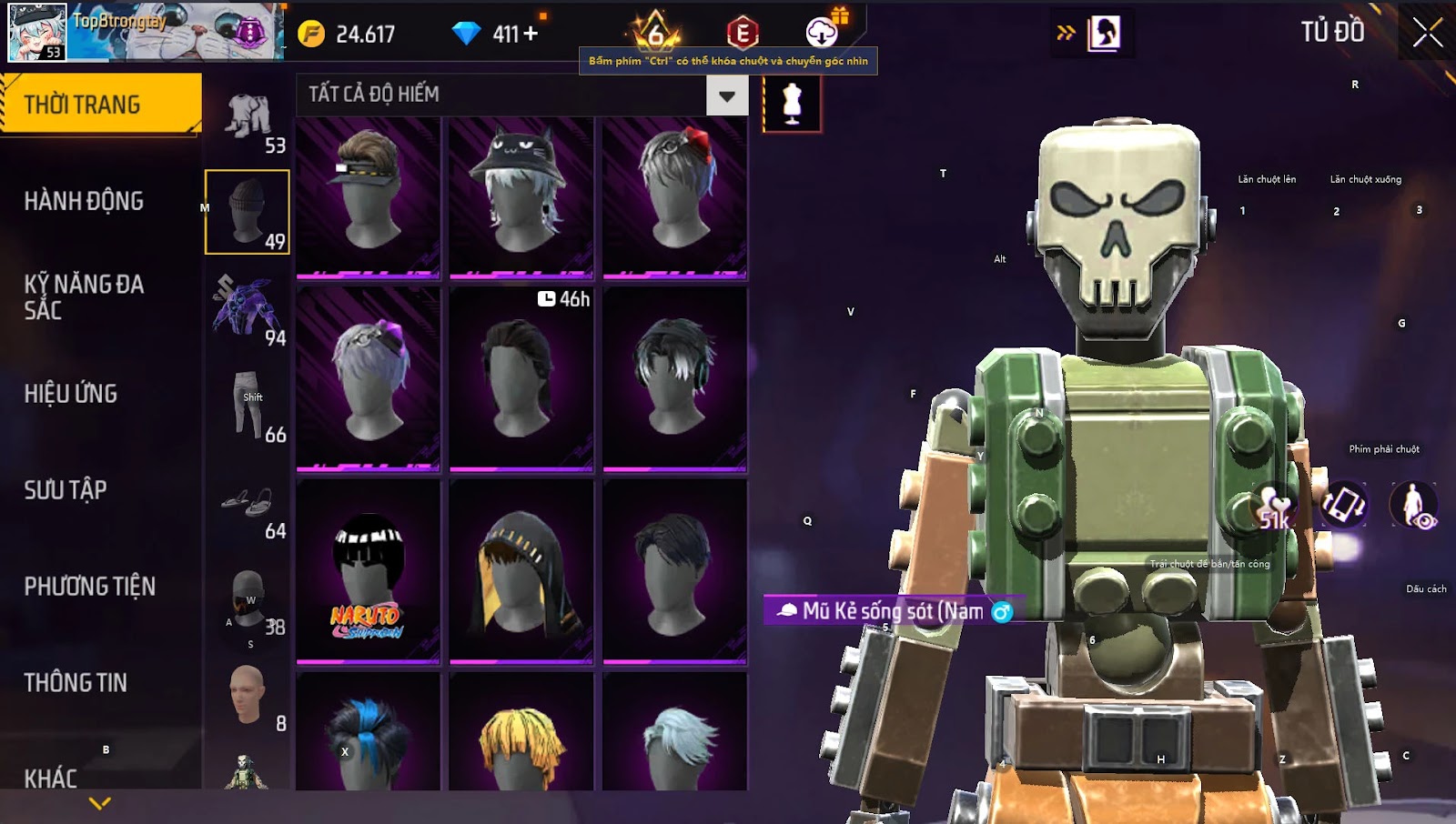Open the Thời Trang tab
The image size is (1456, 824).
click(100, 105)
